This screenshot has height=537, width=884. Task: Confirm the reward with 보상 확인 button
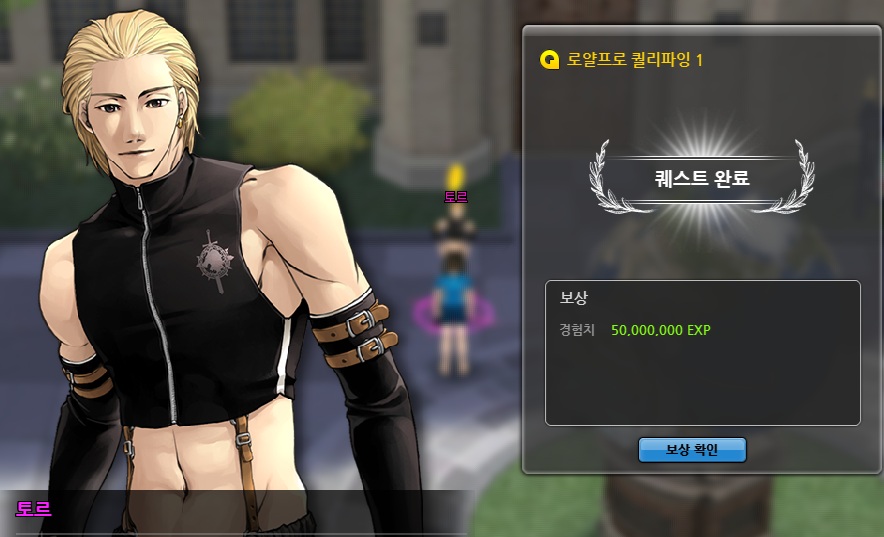click(x=692, y=450)
